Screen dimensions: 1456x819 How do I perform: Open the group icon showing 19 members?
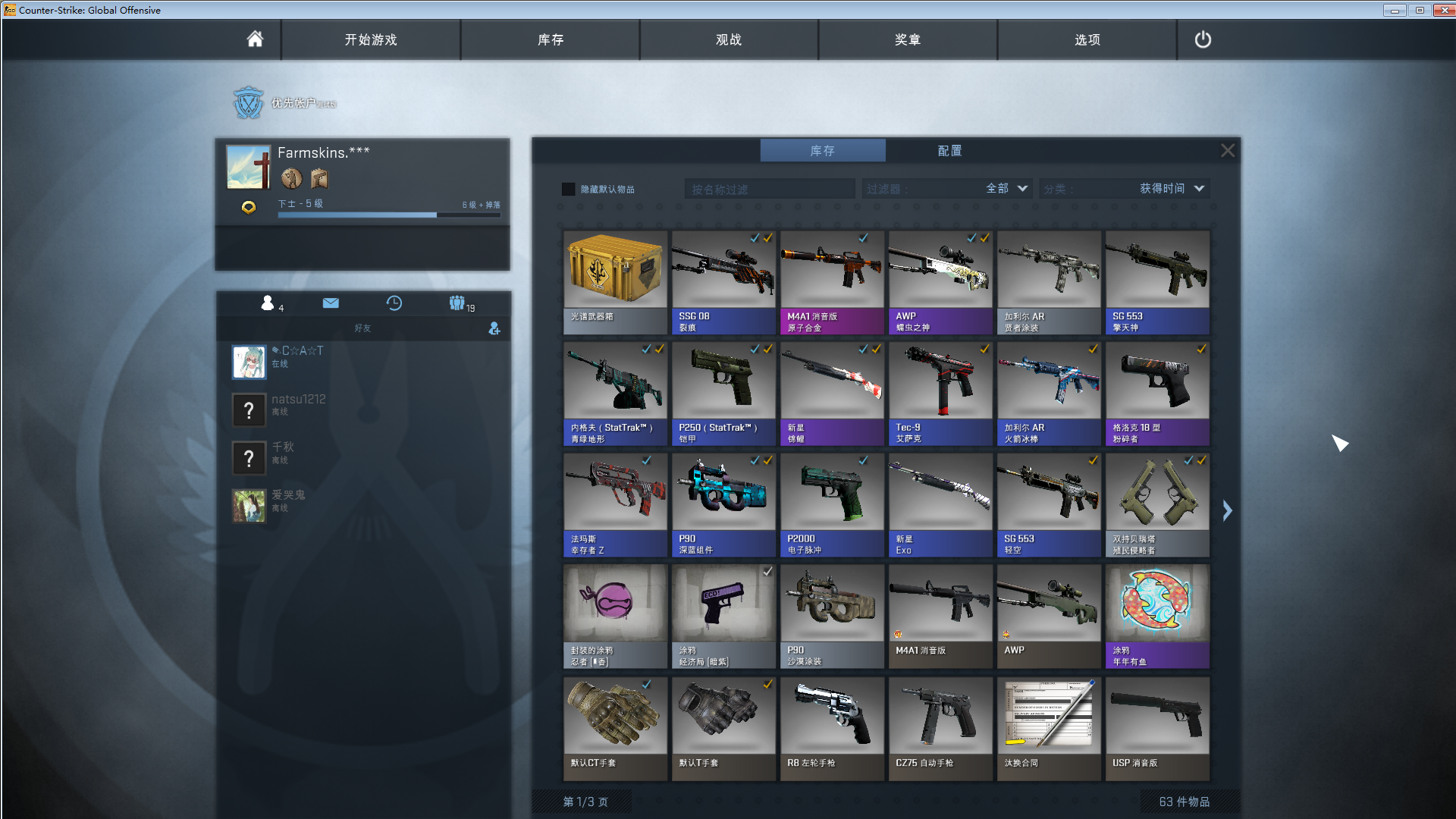[457, 303]
